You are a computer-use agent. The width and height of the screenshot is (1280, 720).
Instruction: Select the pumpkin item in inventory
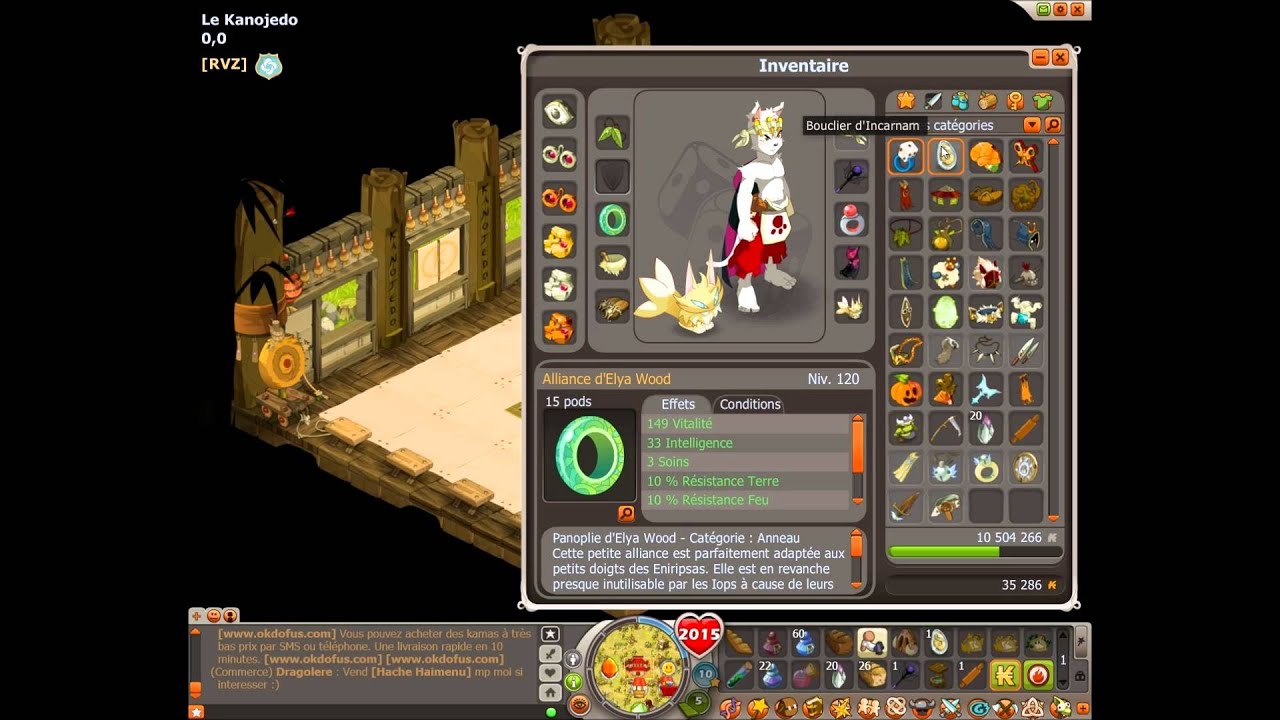point(905,390)
